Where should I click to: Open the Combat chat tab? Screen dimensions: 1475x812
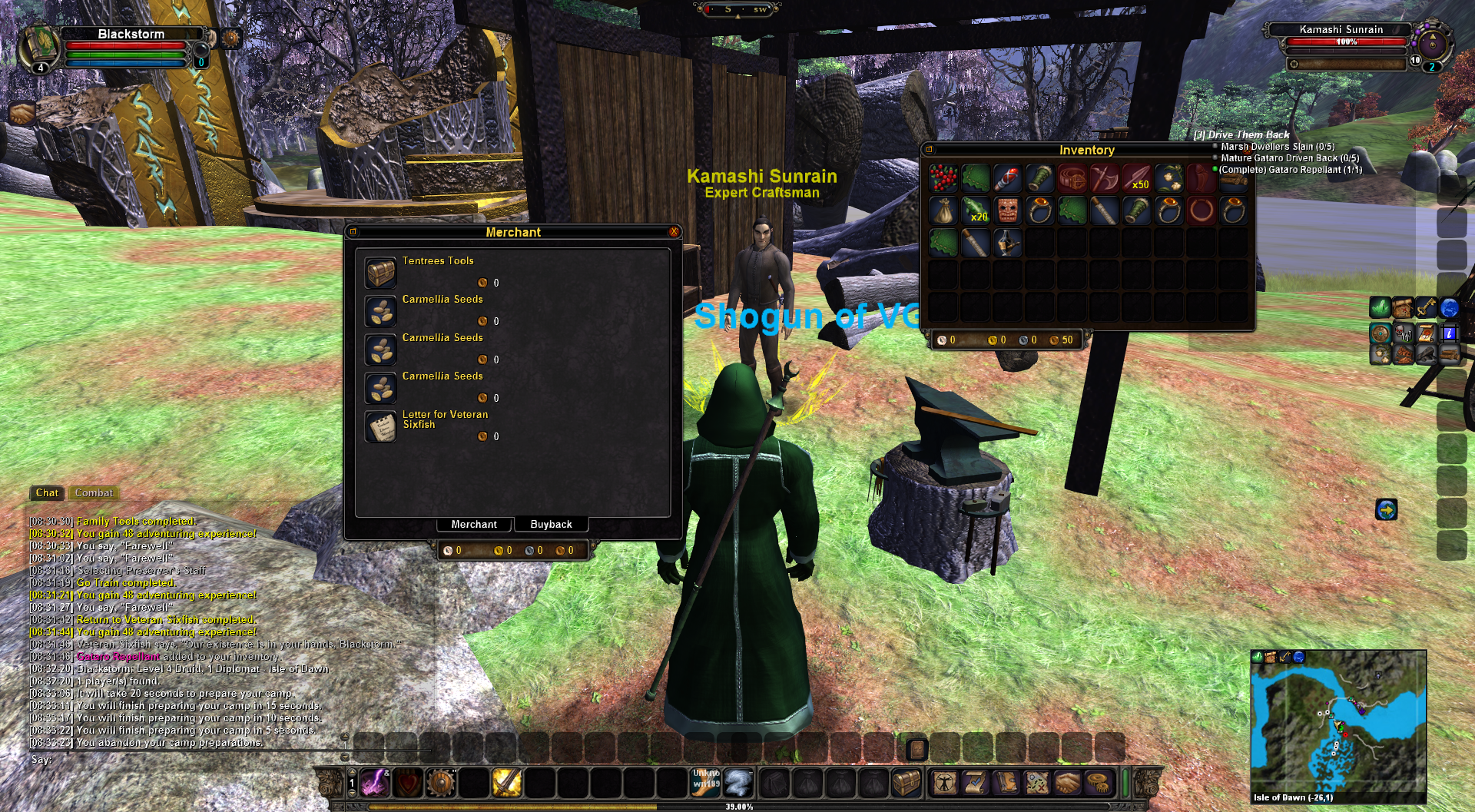click(x=94, y=493)
